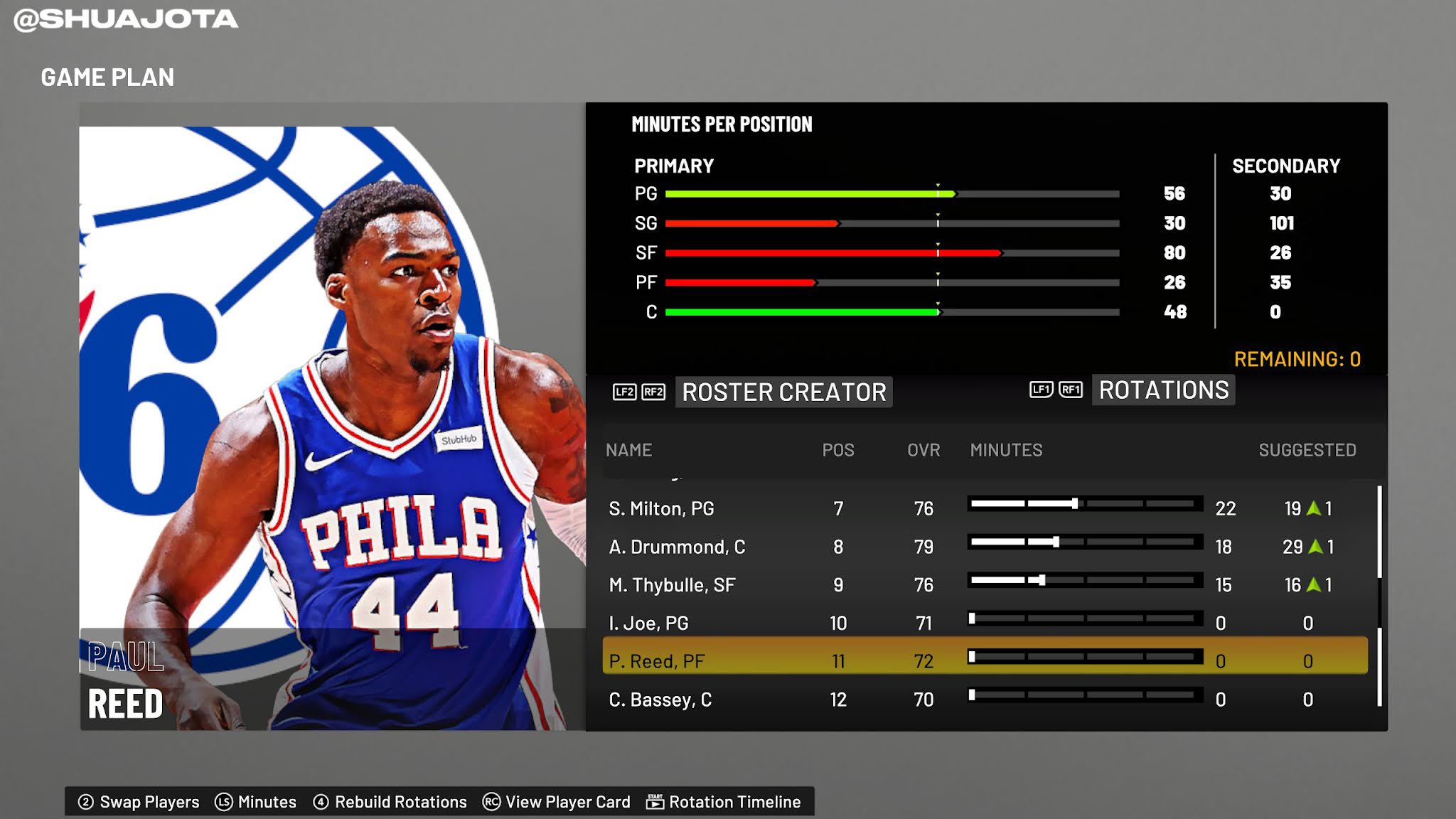Click the RF2 bumper icon
The height and width of the screenshot is (819, 1456).
tap(655, 392)
